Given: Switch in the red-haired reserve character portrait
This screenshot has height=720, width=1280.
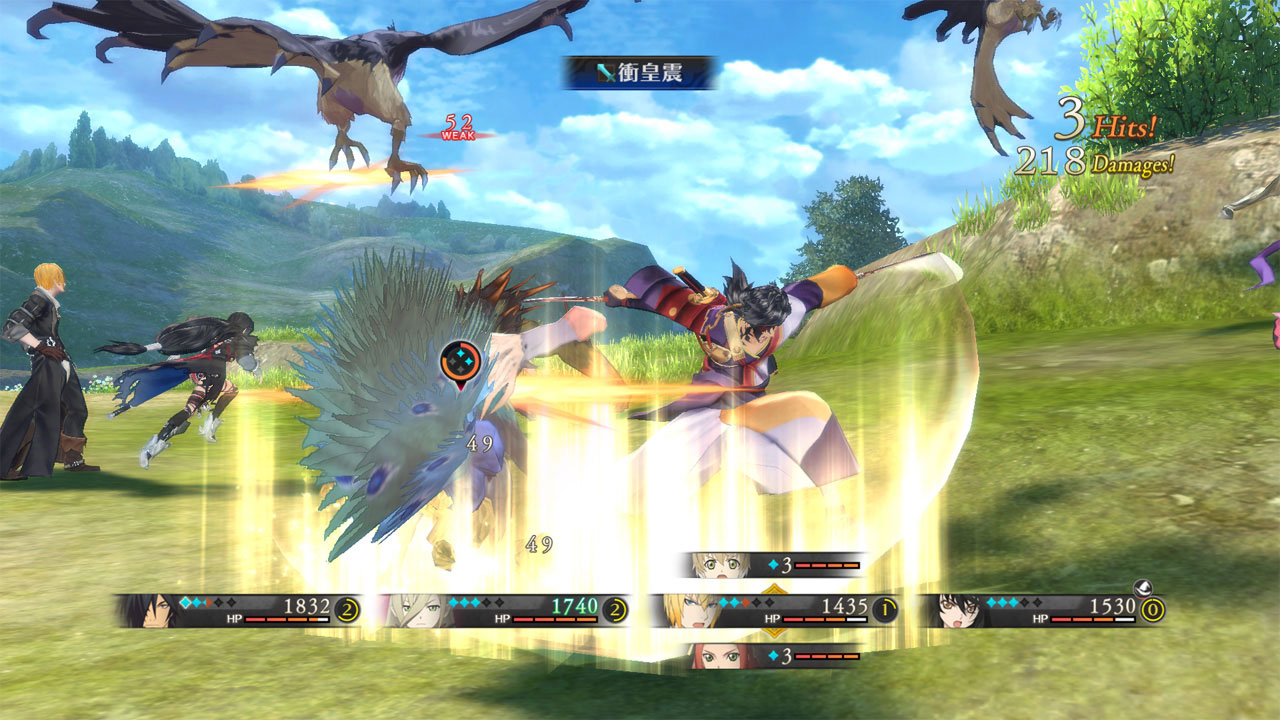Looking at the screenshot, I should 717,656.
